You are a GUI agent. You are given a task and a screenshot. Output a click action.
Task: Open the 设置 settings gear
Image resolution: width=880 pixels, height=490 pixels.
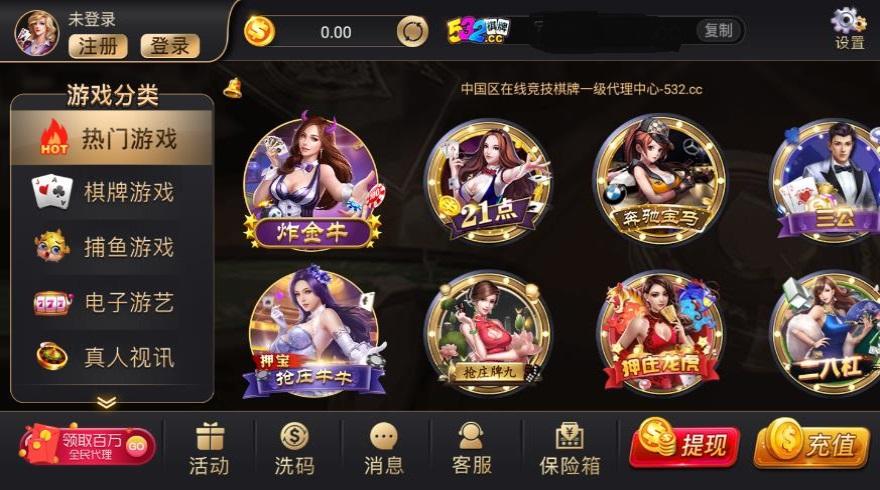pyautogui.click(x=849, y=27)
